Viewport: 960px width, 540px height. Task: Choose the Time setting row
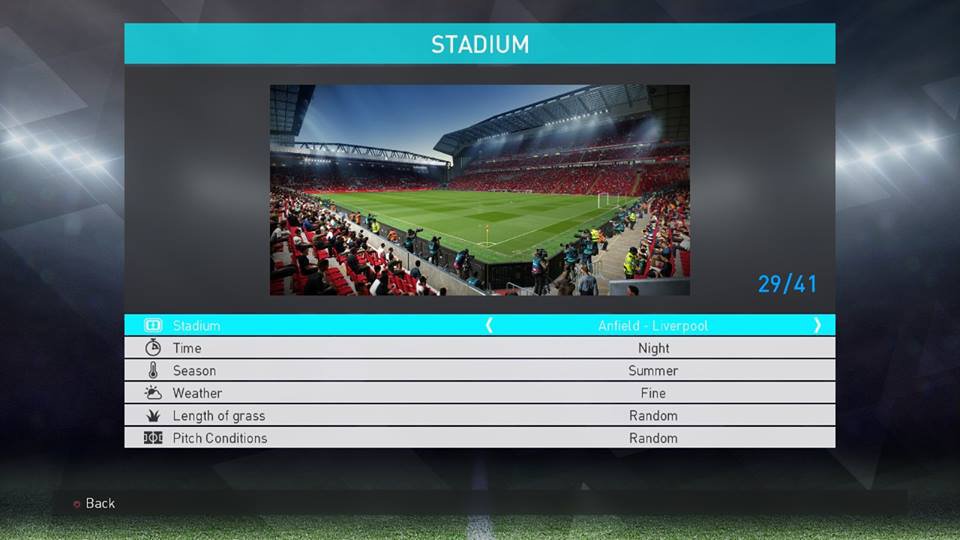coord(479,348)
